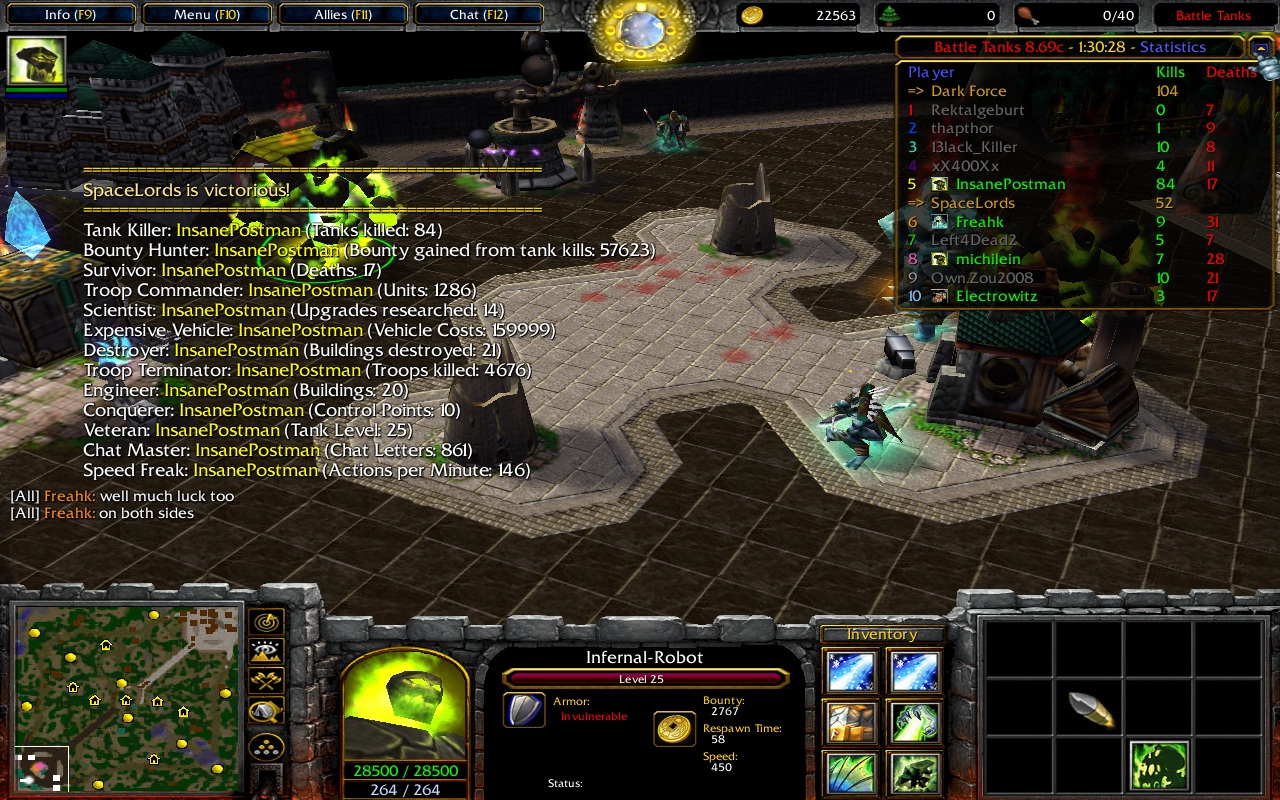The height and width of the screenshot is (800, 1280).
Task: Click the minimap
Action: tap(127, 697)
